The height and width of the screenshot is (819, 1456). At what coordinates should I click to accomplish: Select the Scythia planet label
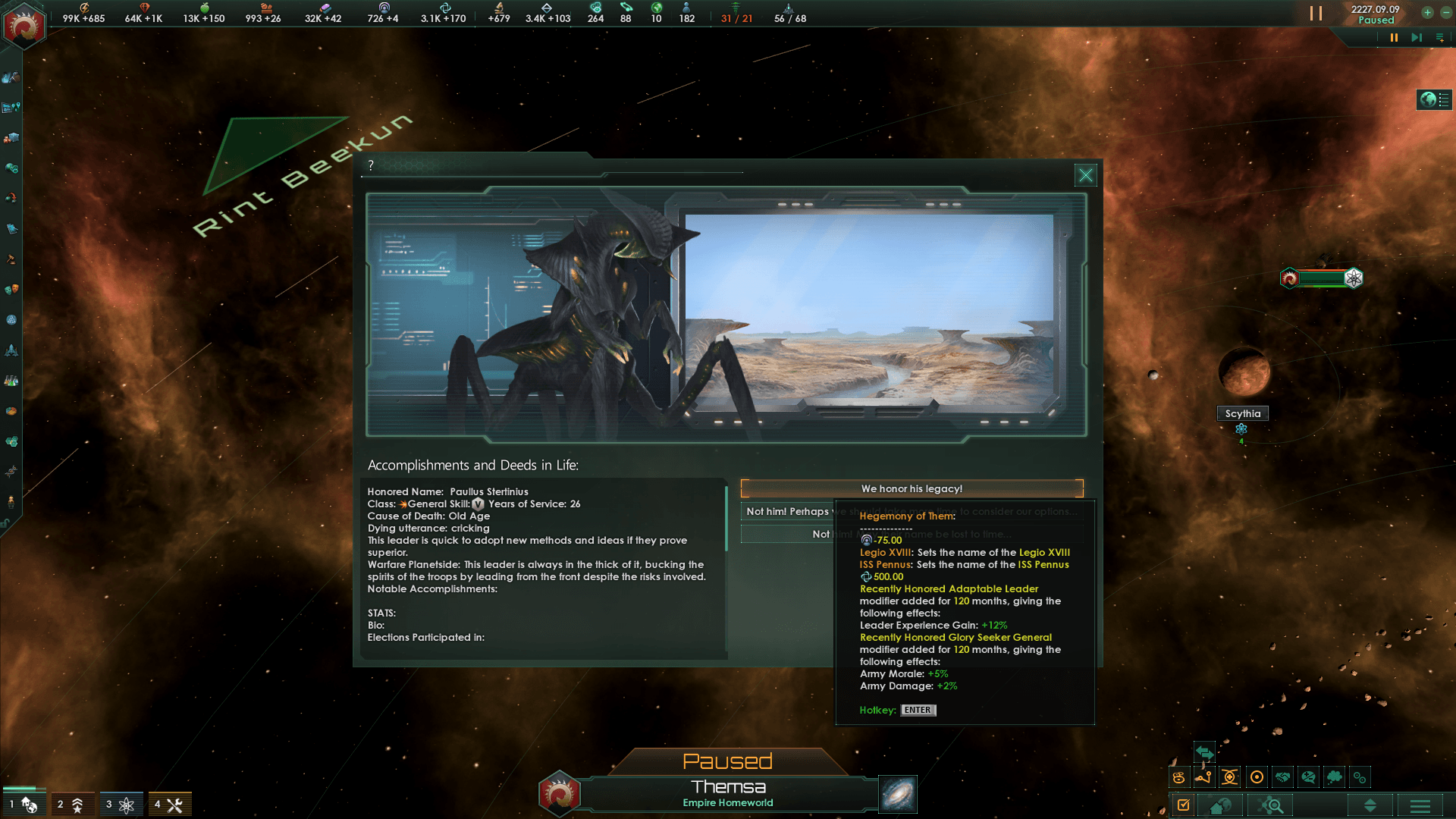1242,413
